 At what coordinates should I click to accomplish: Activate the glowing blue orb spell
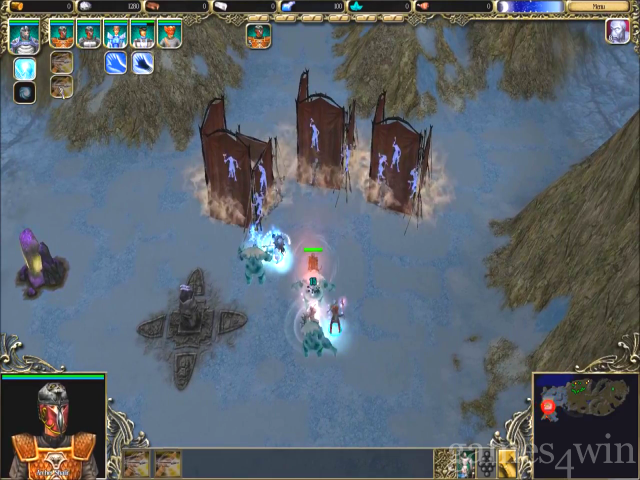pos(25,68)
